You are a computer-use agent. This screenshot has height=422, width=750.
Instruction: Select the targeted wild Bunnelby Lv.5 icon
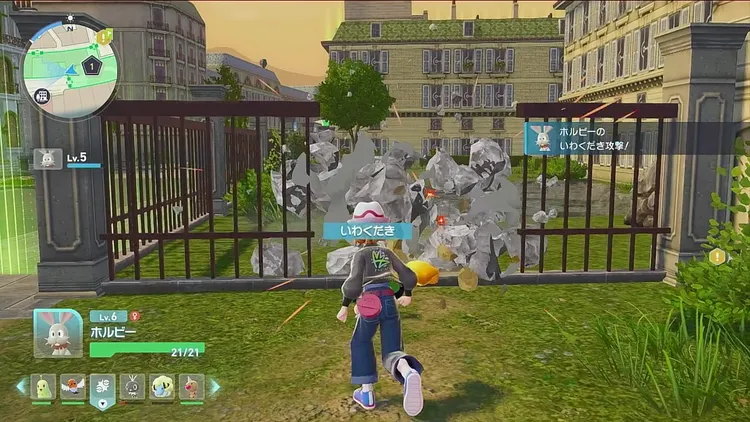pyautogui.click(x=46, y=158)
